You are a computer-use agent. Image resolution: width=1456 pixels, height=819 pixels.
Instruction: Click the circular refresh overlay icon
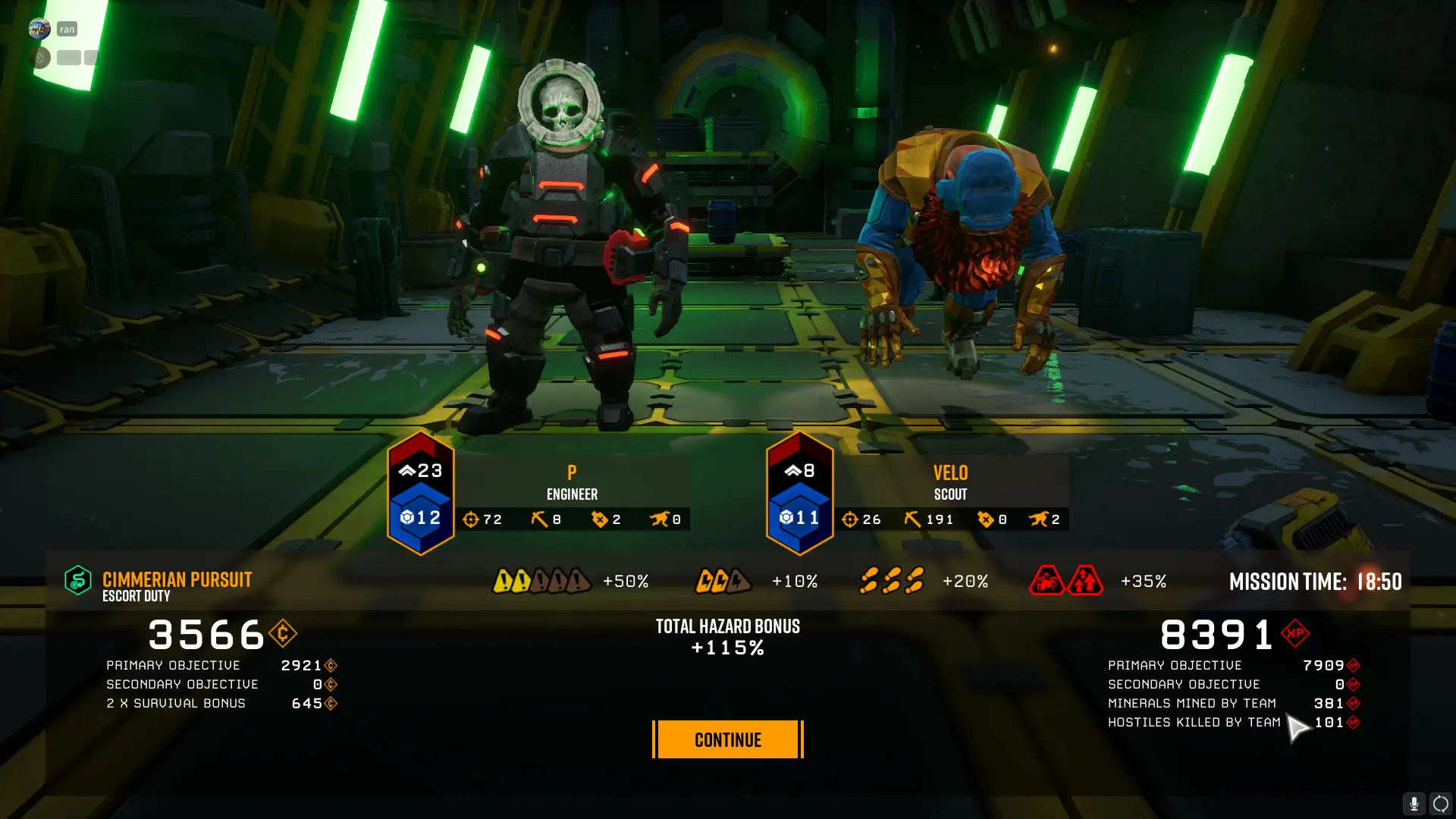tap(1440, 803)
